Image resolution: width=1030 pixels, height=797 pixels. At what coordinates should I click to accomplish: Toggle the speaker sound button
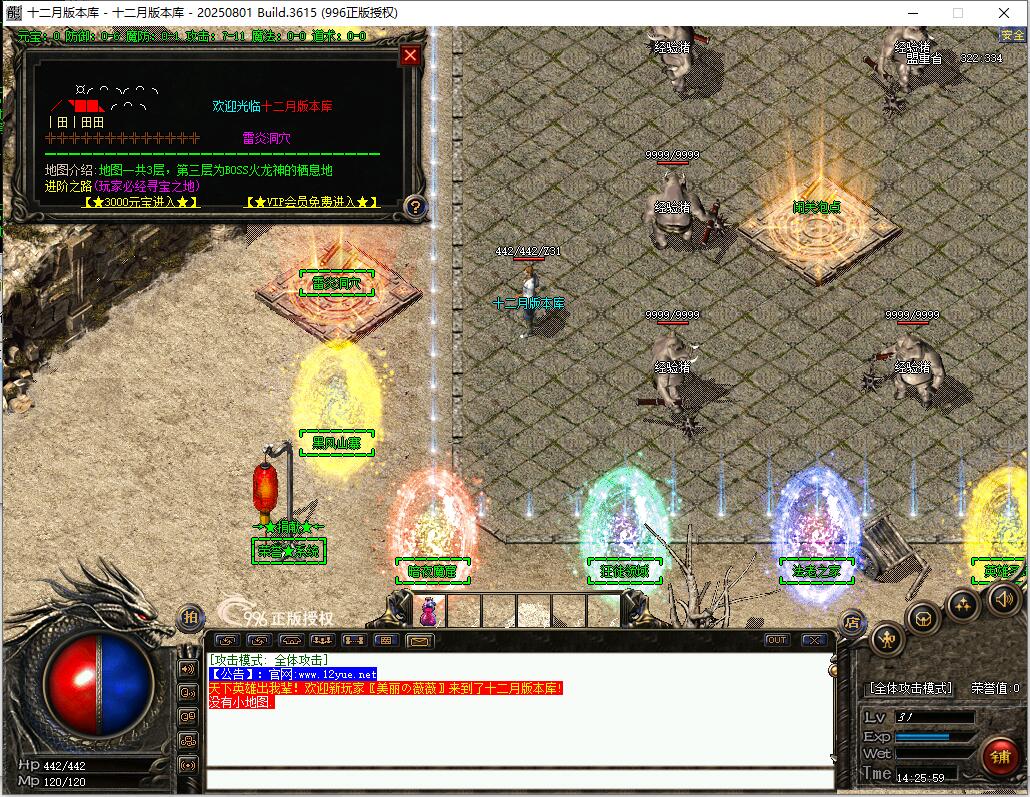click(x=1002, y=598)
